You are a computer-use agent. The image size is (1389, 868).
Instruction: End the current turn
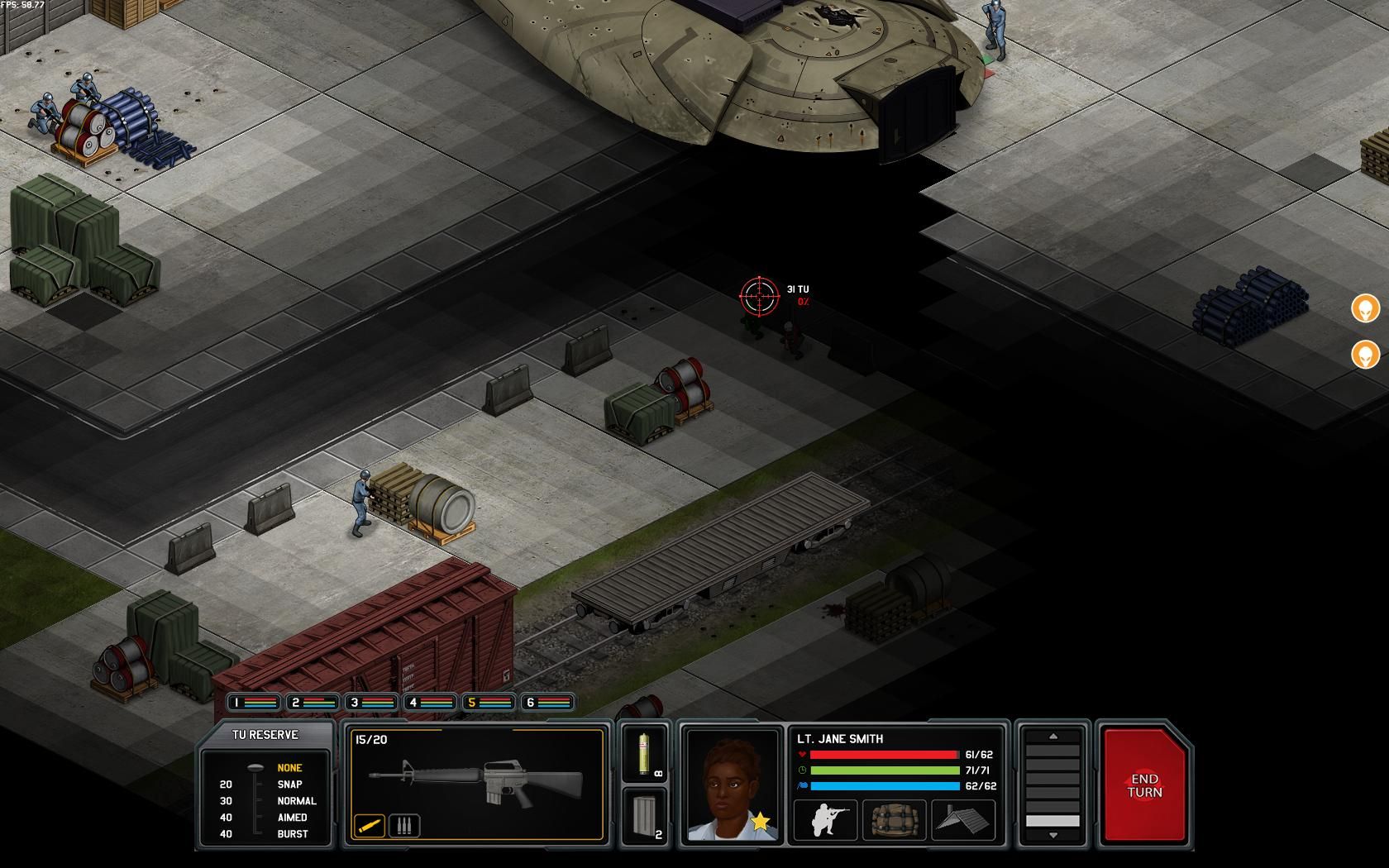click(1144, 785)
